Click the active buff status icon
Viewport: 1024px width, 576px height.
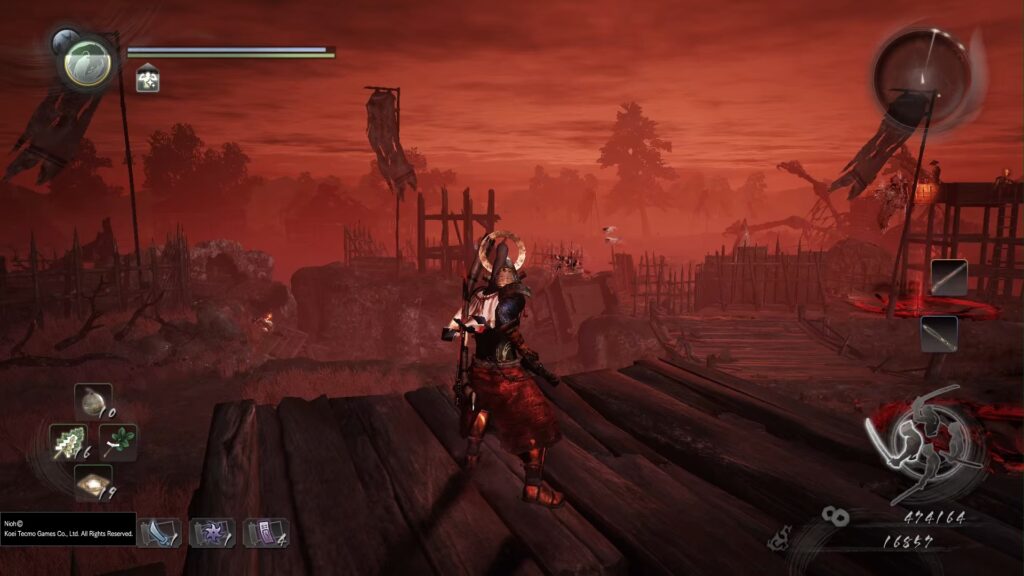click(x=147, y=78)
